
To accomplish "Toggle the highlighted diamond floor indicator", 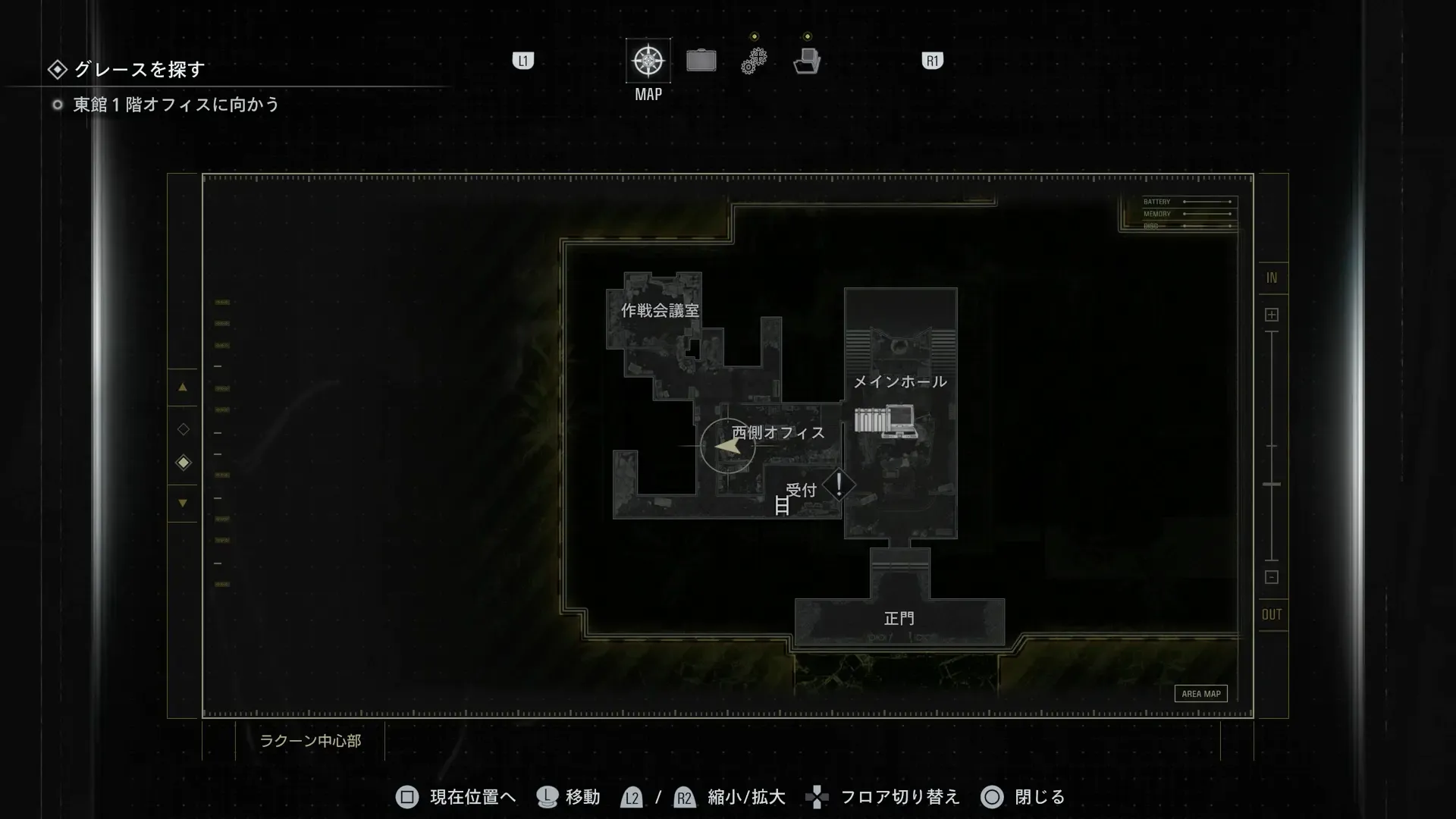I will click(x=183, y=463).
